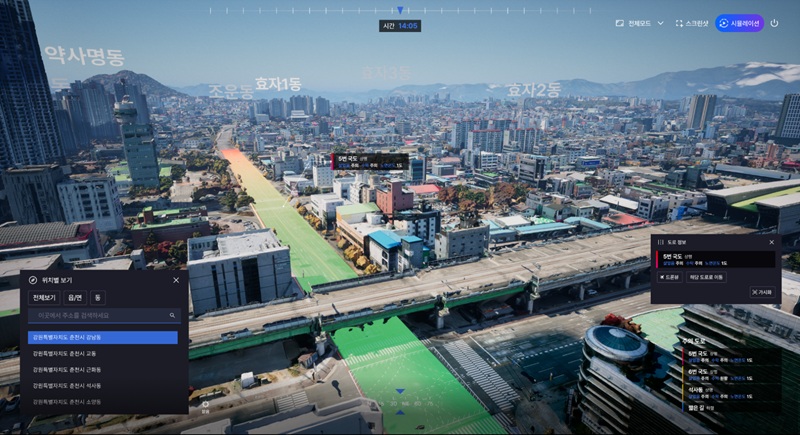Toggle the 가시화 visualization button
Viewport: 800px width, 435px height.
(x=762, y=292)
